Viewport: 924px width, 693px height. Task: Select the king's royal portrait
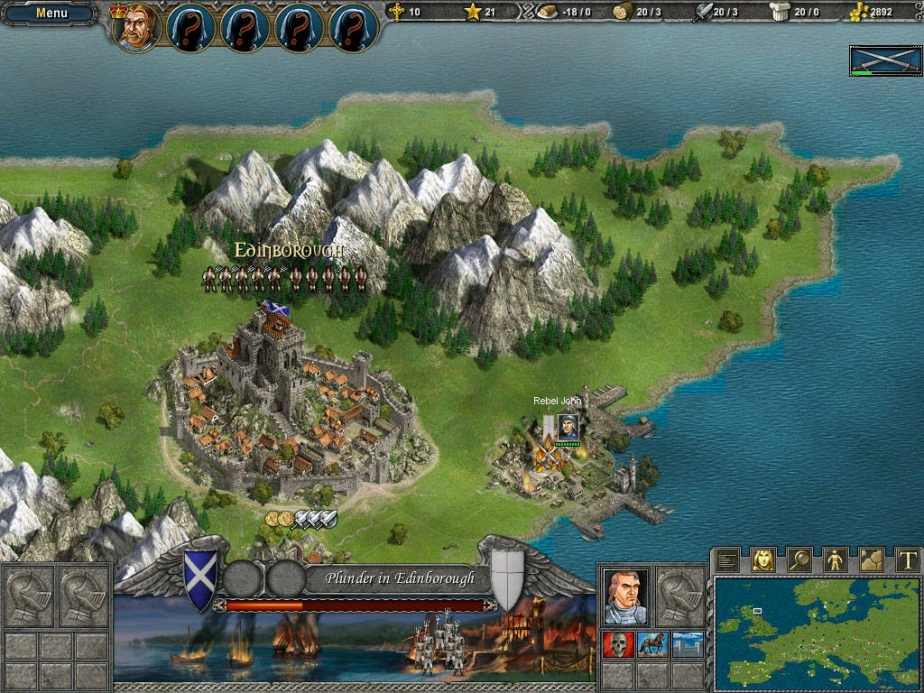[x=137, y=26]
